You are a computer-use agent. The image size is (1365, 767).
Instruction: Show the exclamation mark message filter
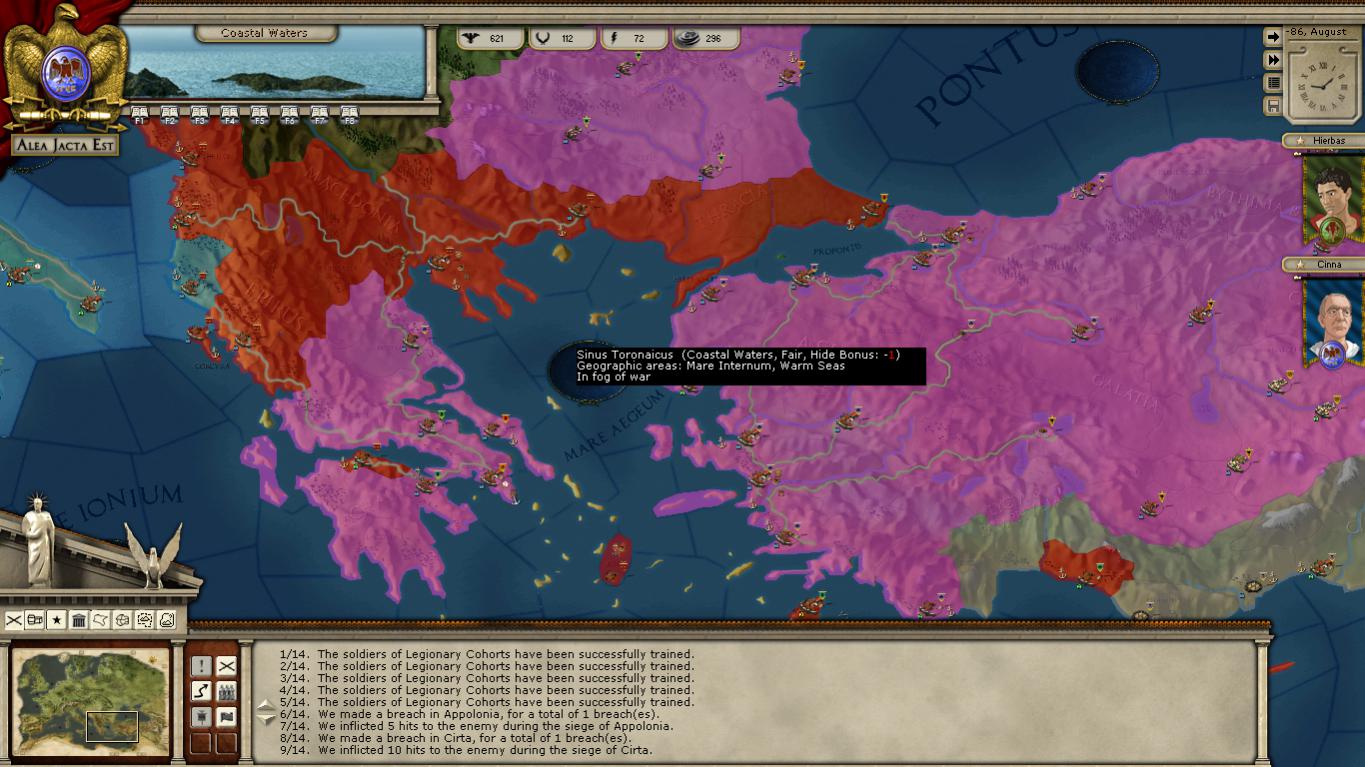(201, 666)
